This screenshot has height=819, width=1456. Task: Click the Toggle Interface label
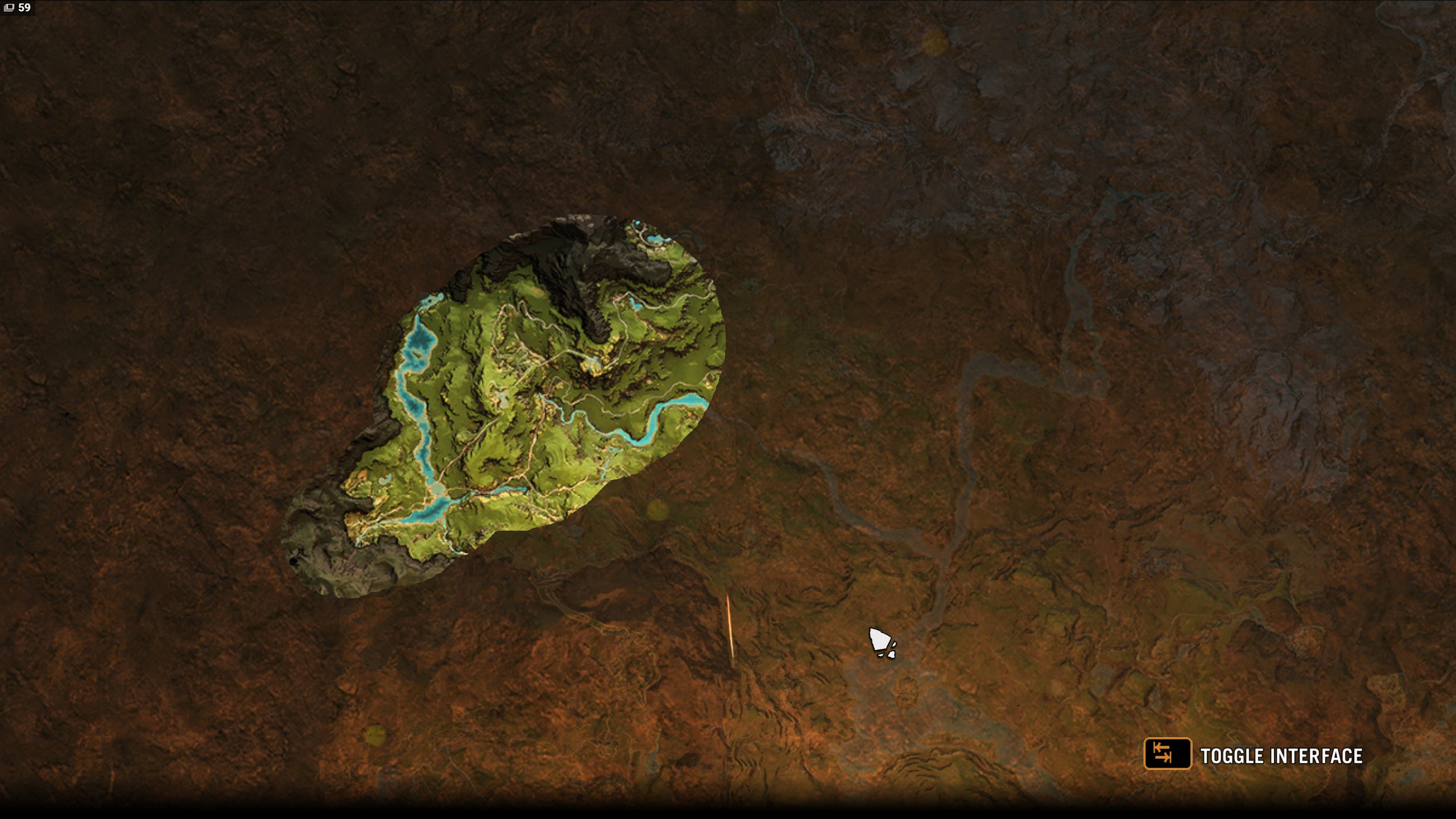click(x=1281, y=756)
